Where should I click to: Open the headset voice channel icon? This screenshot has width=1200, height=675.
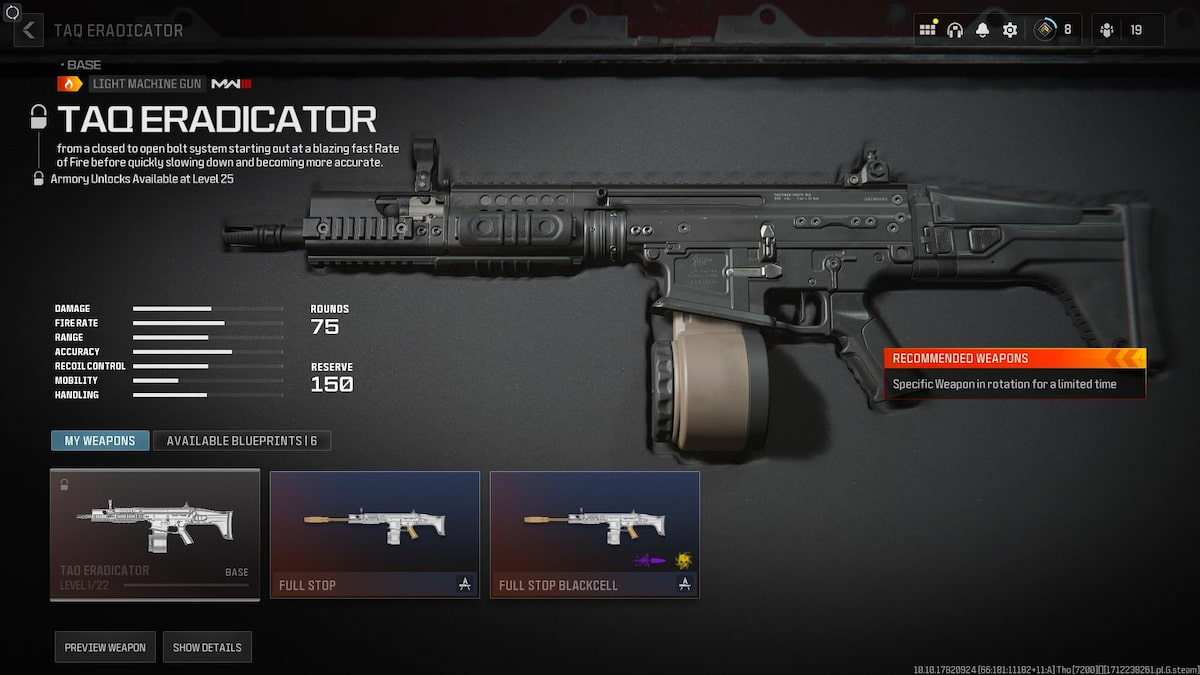point(955,30)
